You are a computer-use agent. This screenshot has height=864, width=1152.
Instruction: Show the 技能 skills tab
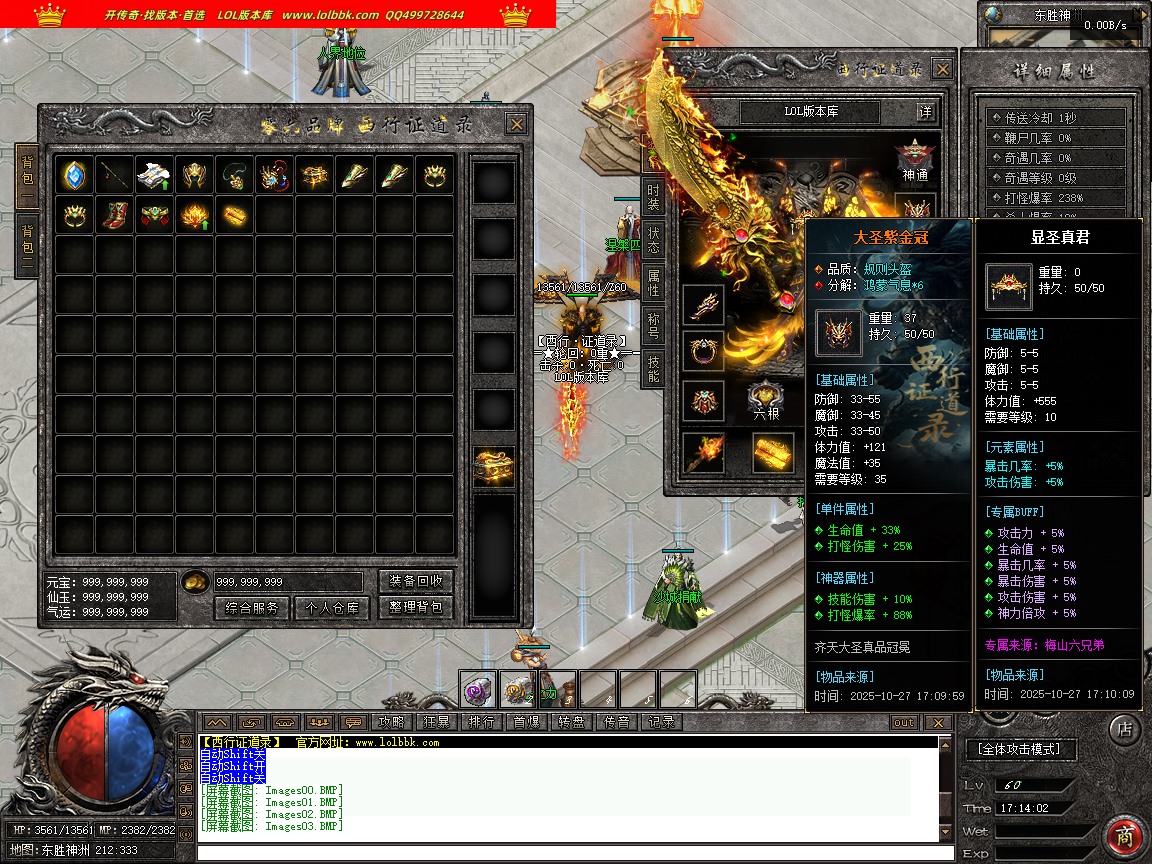653,369
